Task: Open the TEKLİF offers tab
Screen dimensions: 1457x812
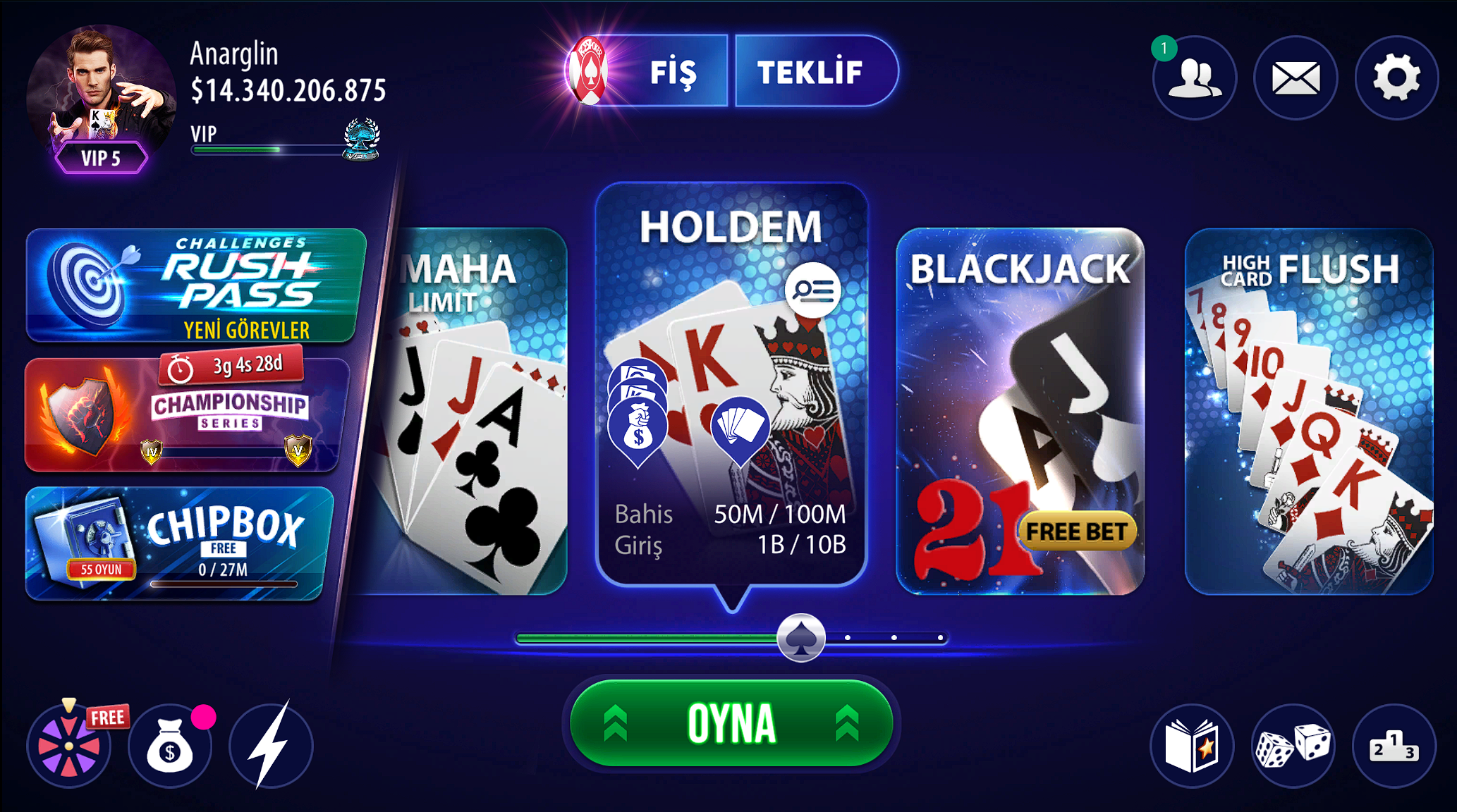Action: click(812, 72)
